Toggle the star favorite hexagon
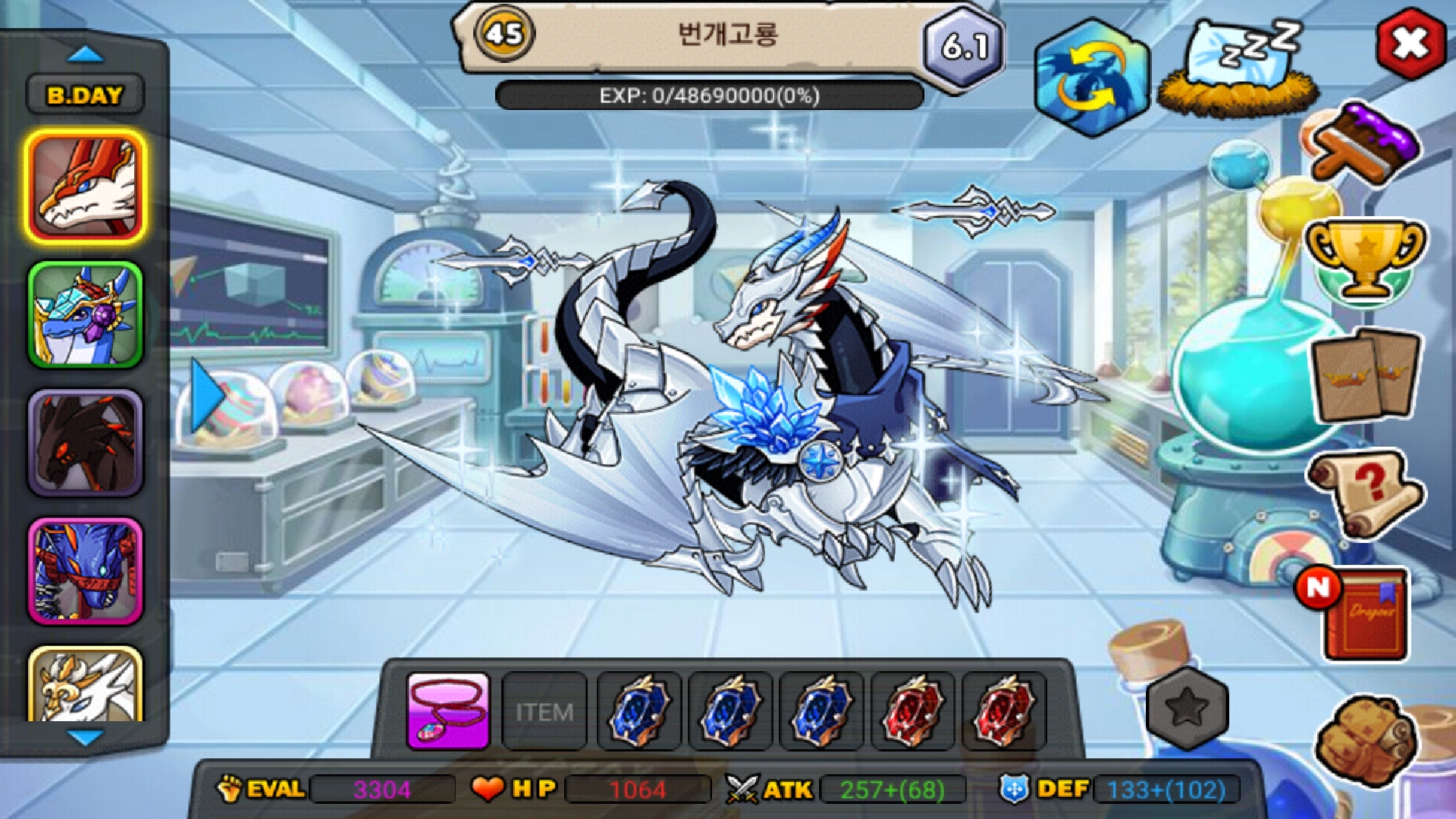This screenshot has height=819, width=1456. click(x=1187, y=708)
